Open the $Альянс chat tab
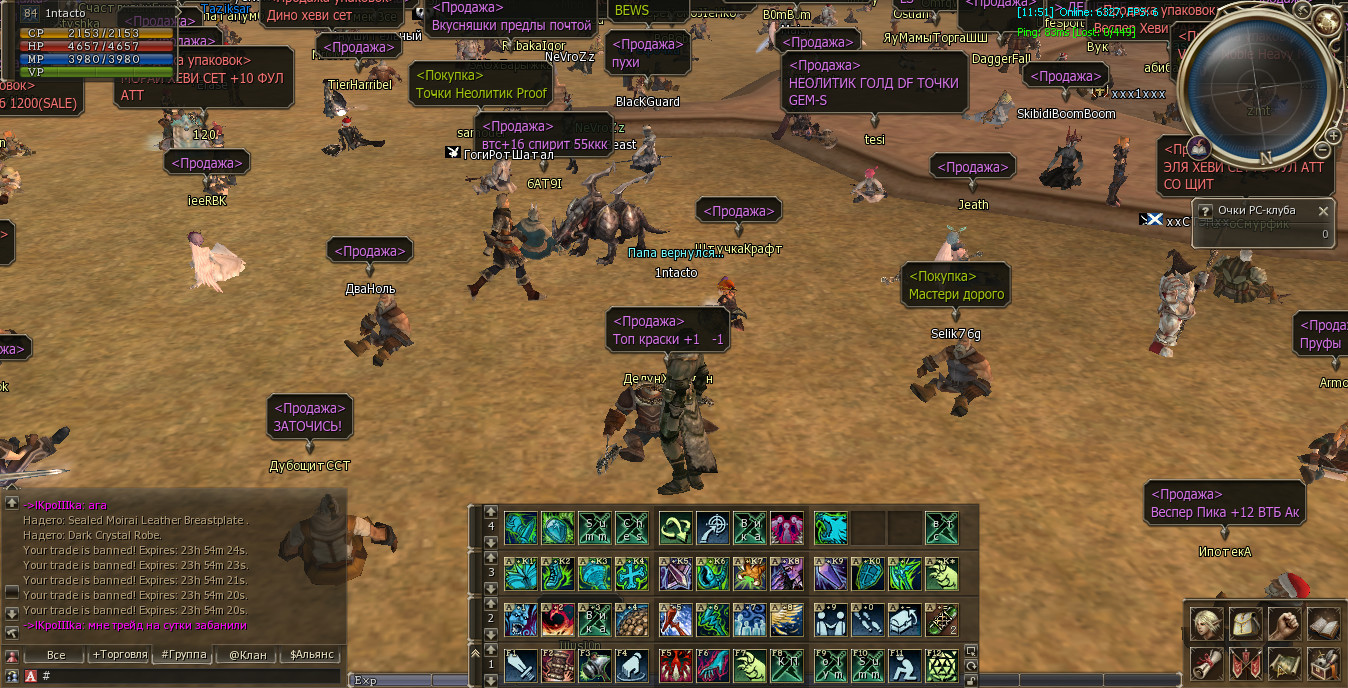The width and height of the screenshot is (1348, 688). 310,655
